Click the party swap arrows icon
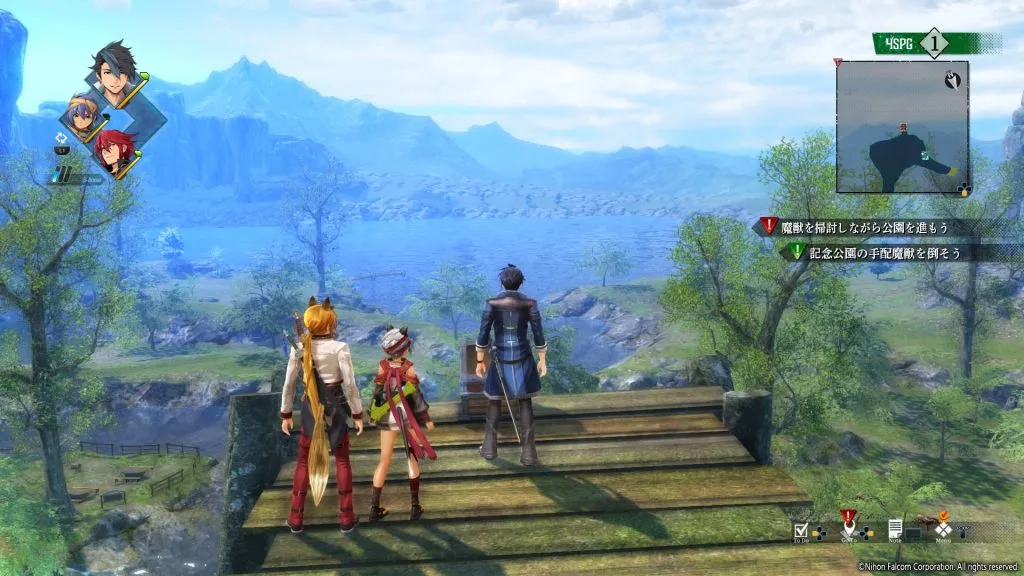Viewport: 1024px width, 576px height. coord(65,130)
